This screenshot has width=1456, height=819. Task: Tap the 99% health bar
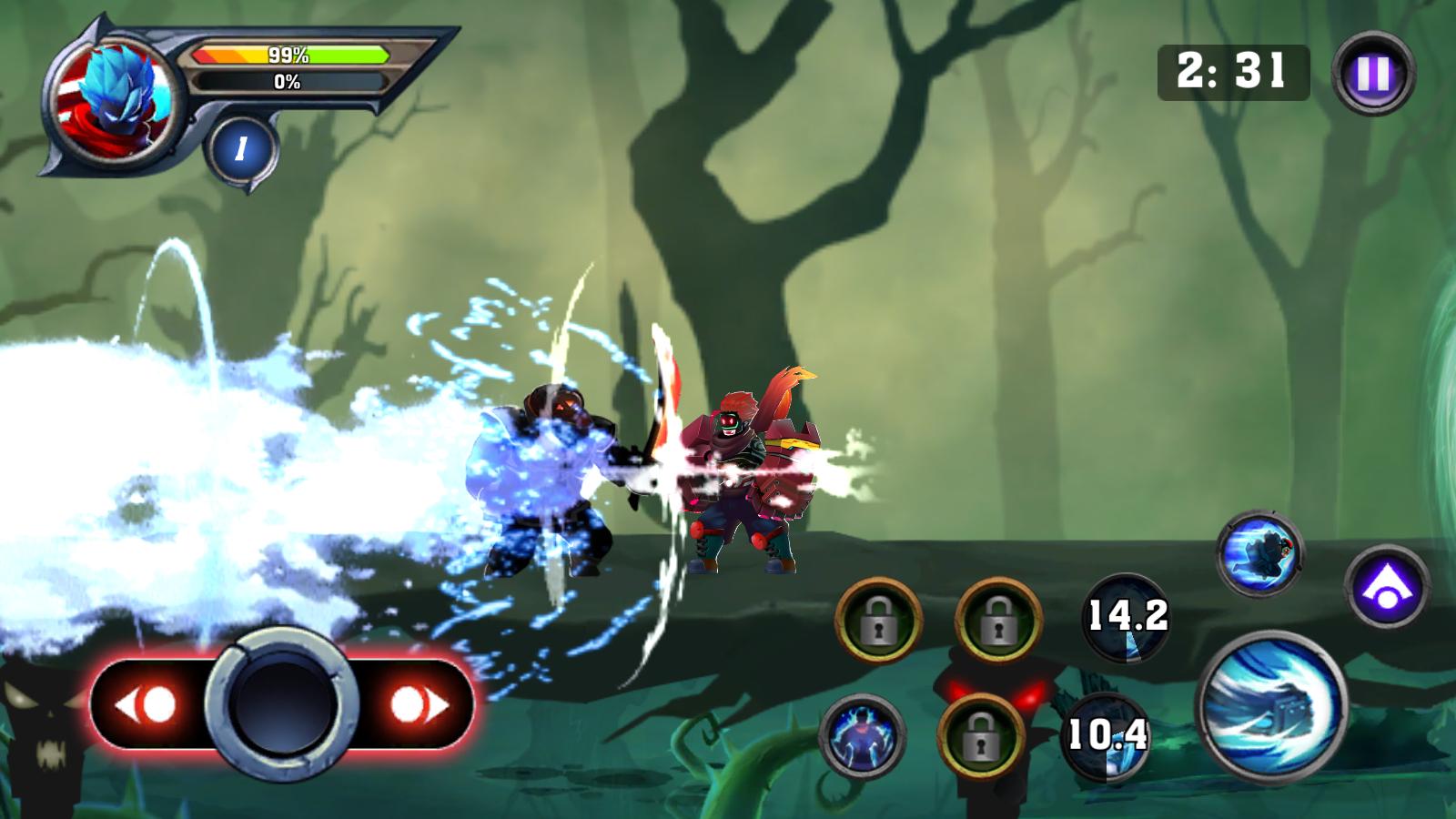[x=287, y=55]
